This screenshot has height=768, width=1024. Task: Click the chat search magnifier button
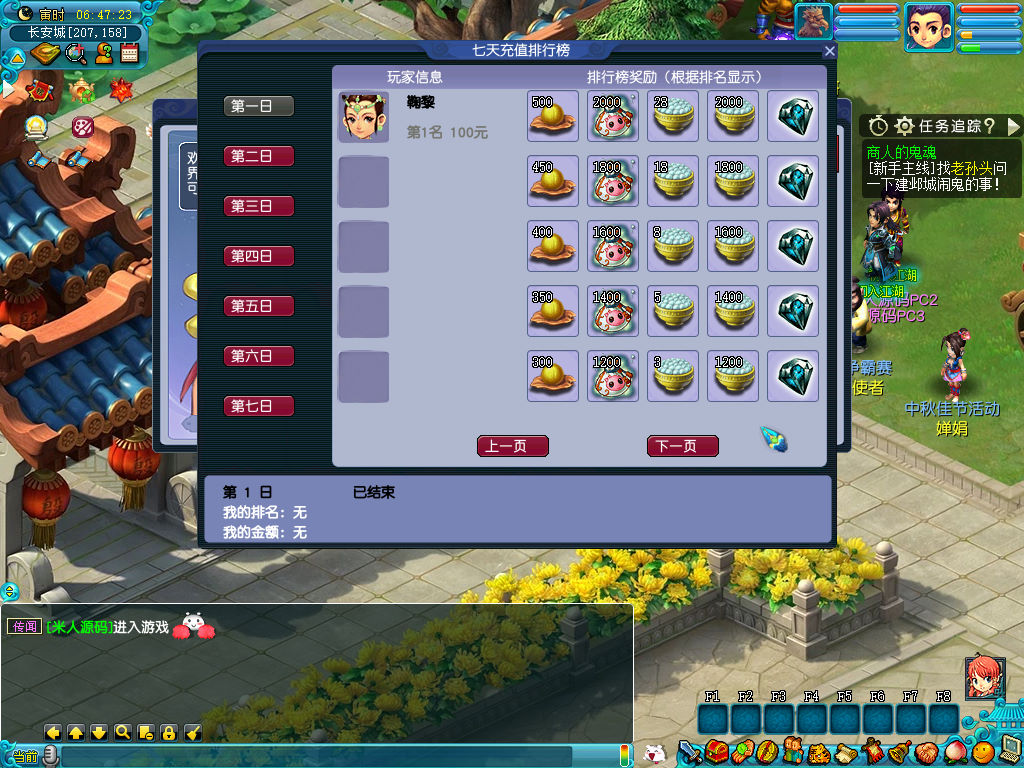click(x=122, y=732)
